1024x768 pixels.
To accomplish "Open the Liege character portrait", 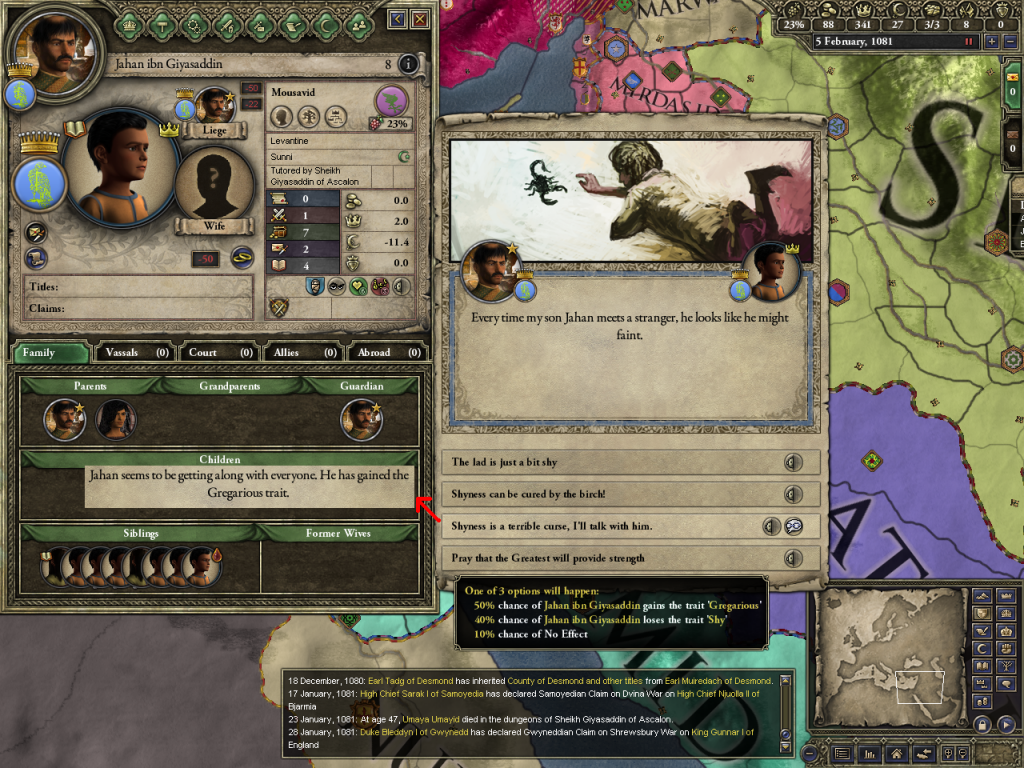I will click(214, 105).
